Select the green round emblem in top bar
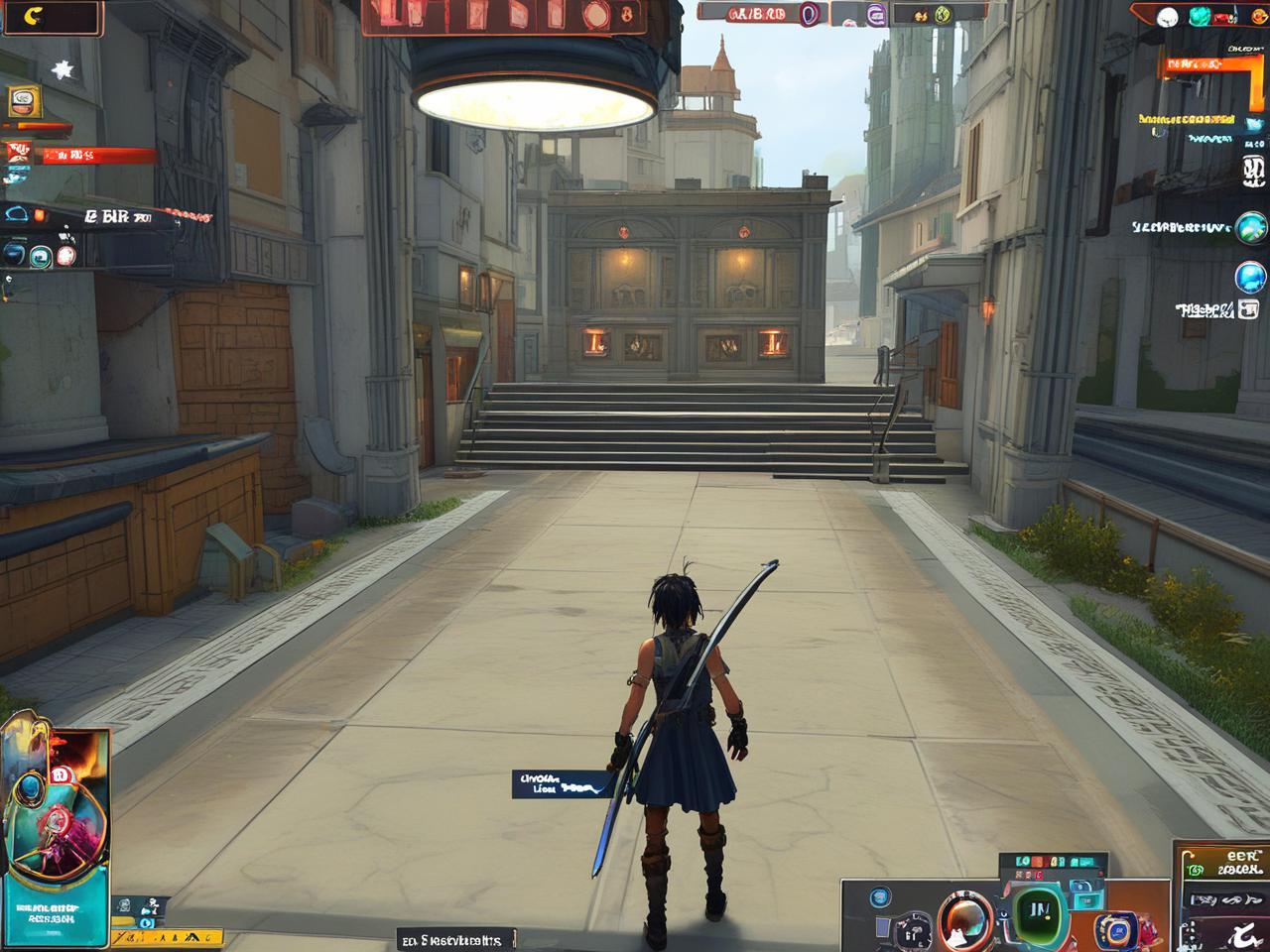Screen dimensions: 1270x952 point(943,14)
